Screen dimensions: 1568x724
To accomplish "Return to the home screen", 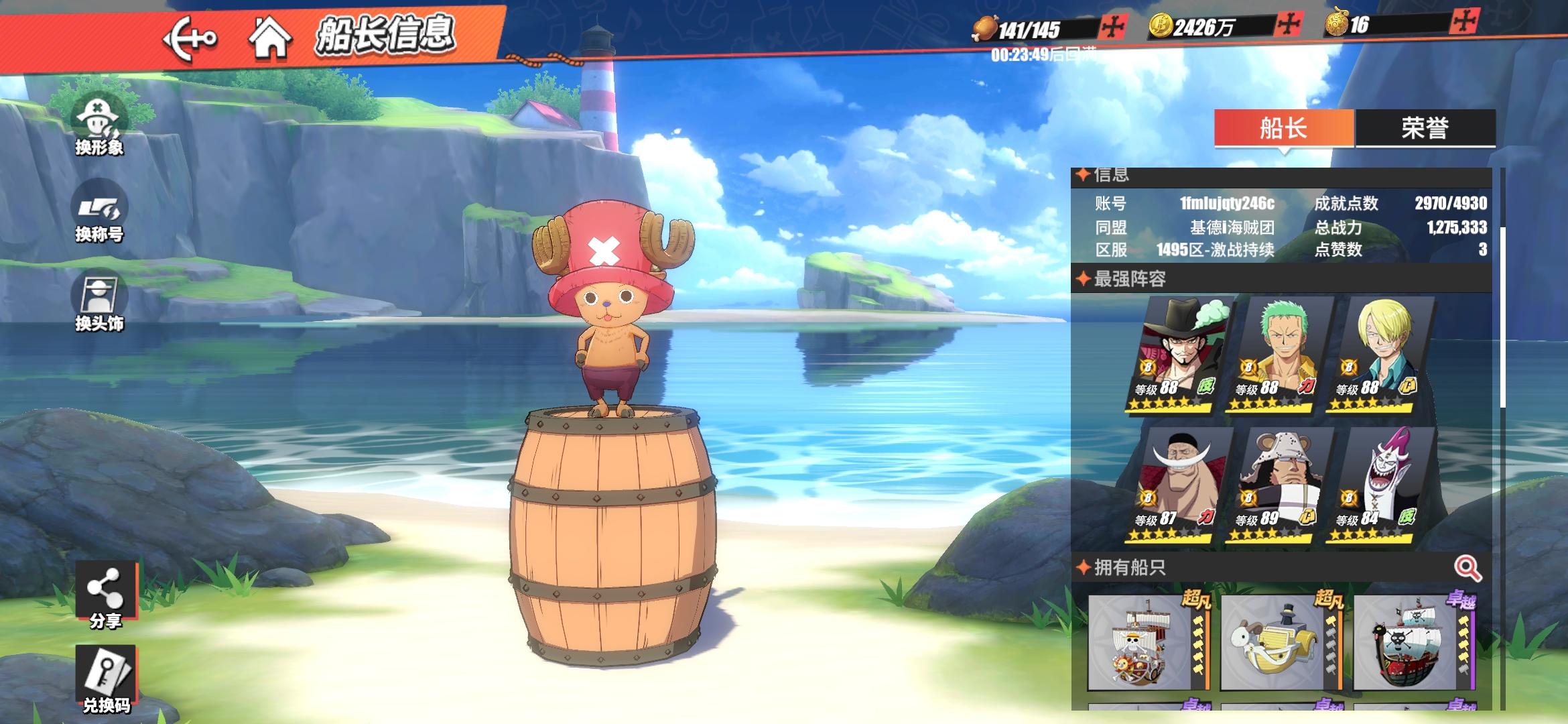I will click(x=269, y=38).
